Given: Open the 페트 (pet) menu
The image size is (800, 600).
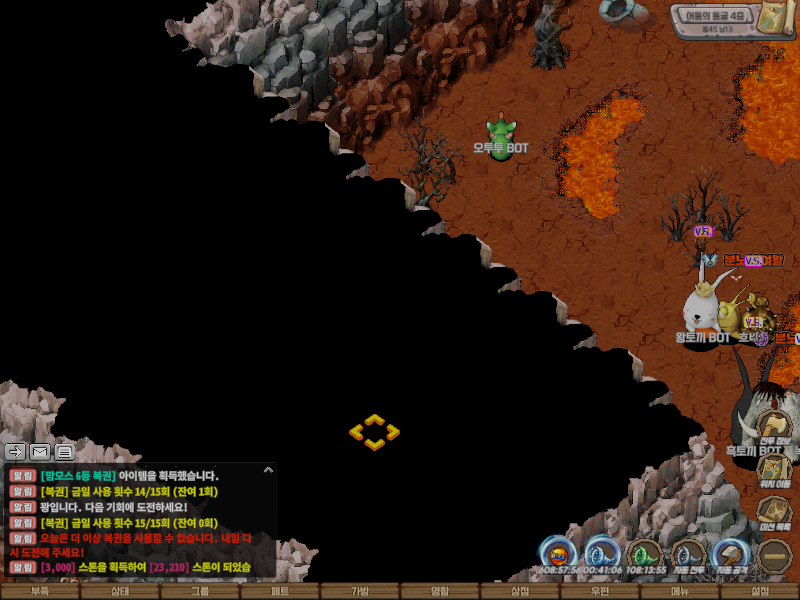Looking at the screenshot, I should [x=280, y=591].
